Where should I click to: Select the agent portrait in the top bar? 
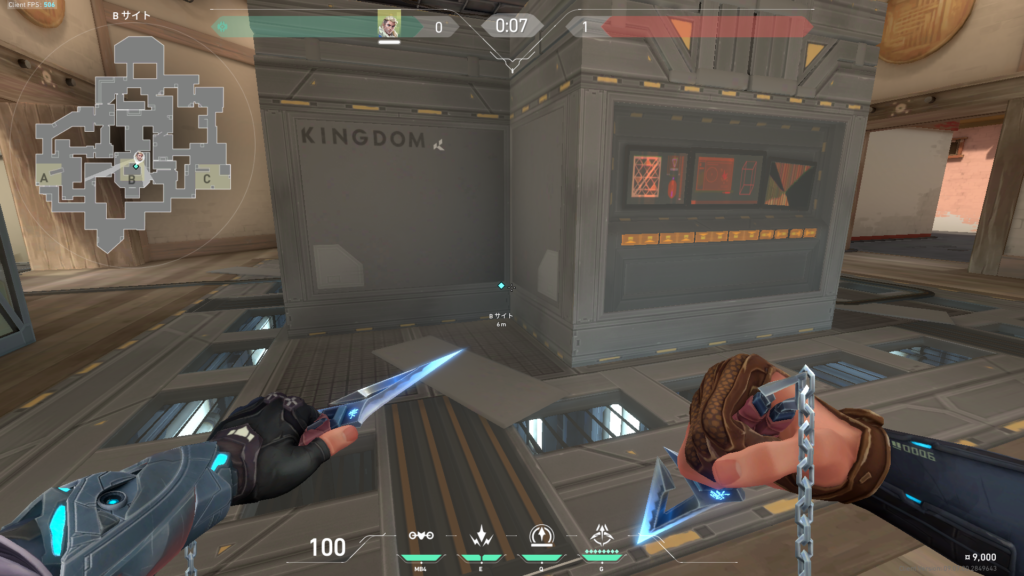[x=389, y=25]
